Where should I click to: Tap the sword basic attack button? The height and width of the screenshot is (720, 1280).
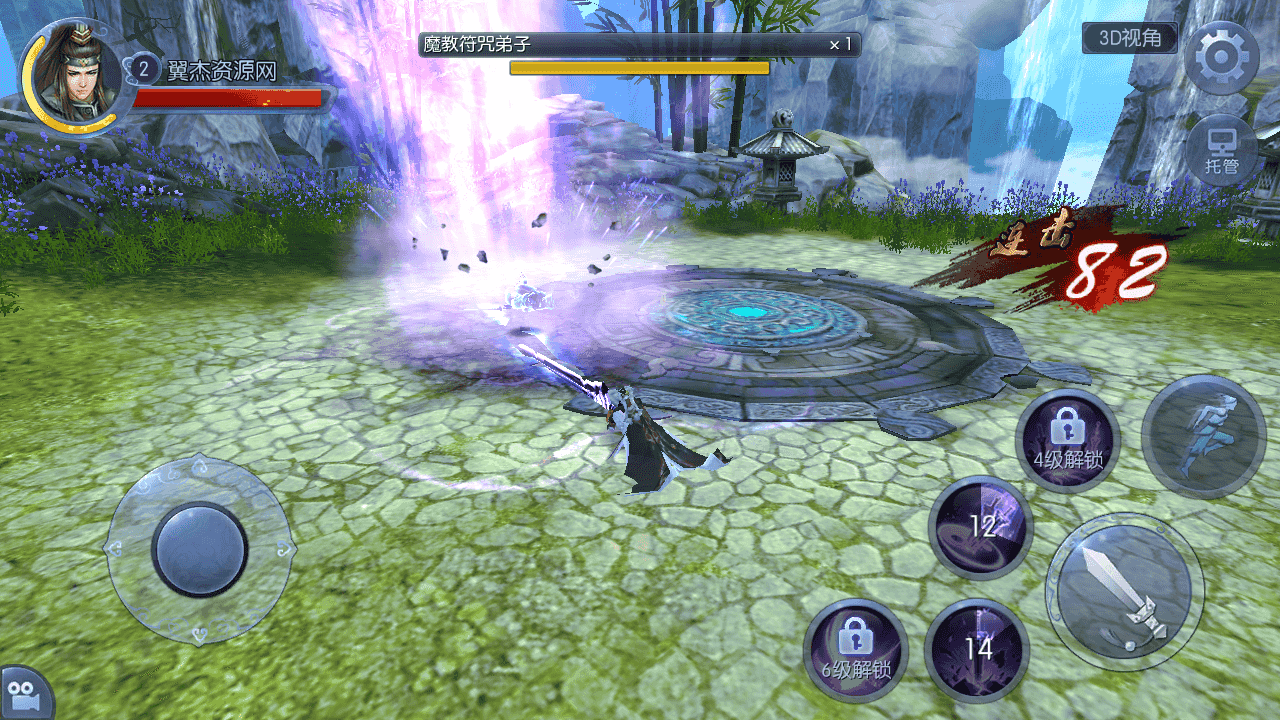[1124, 591]
